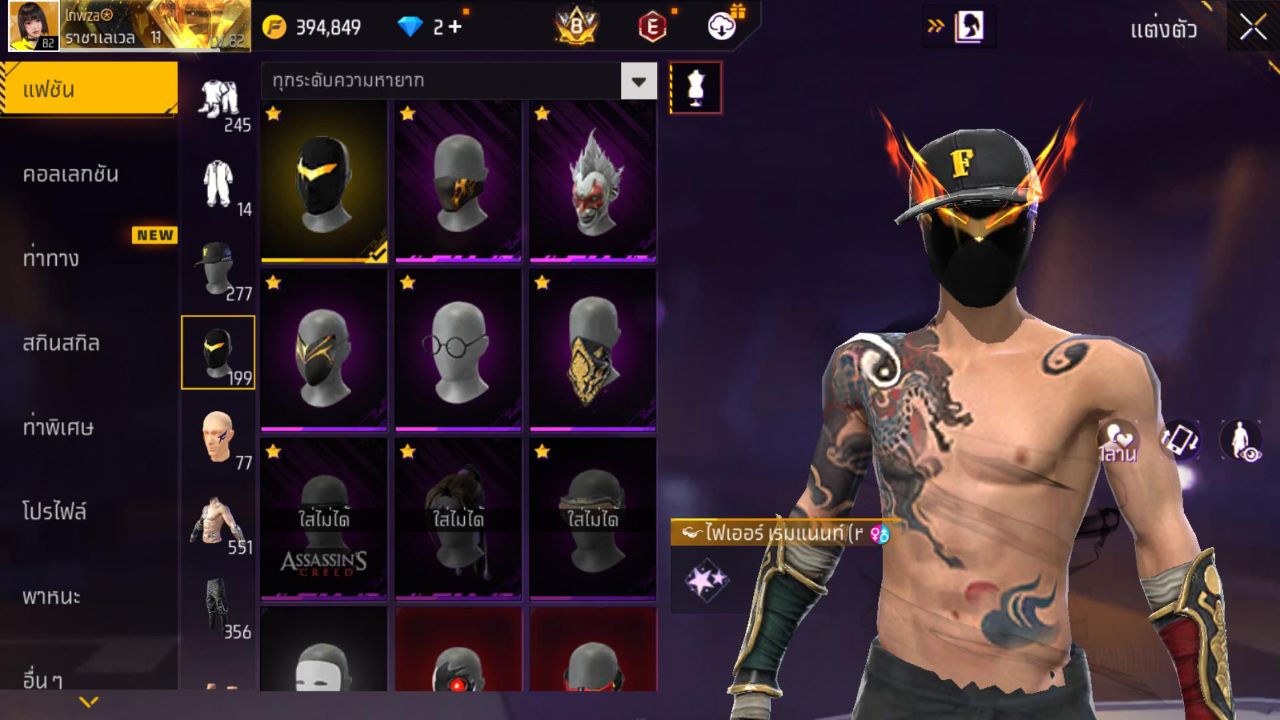
Task: Expand the collapsed panel using the double-arrow button
Action: tap(938, 27)
